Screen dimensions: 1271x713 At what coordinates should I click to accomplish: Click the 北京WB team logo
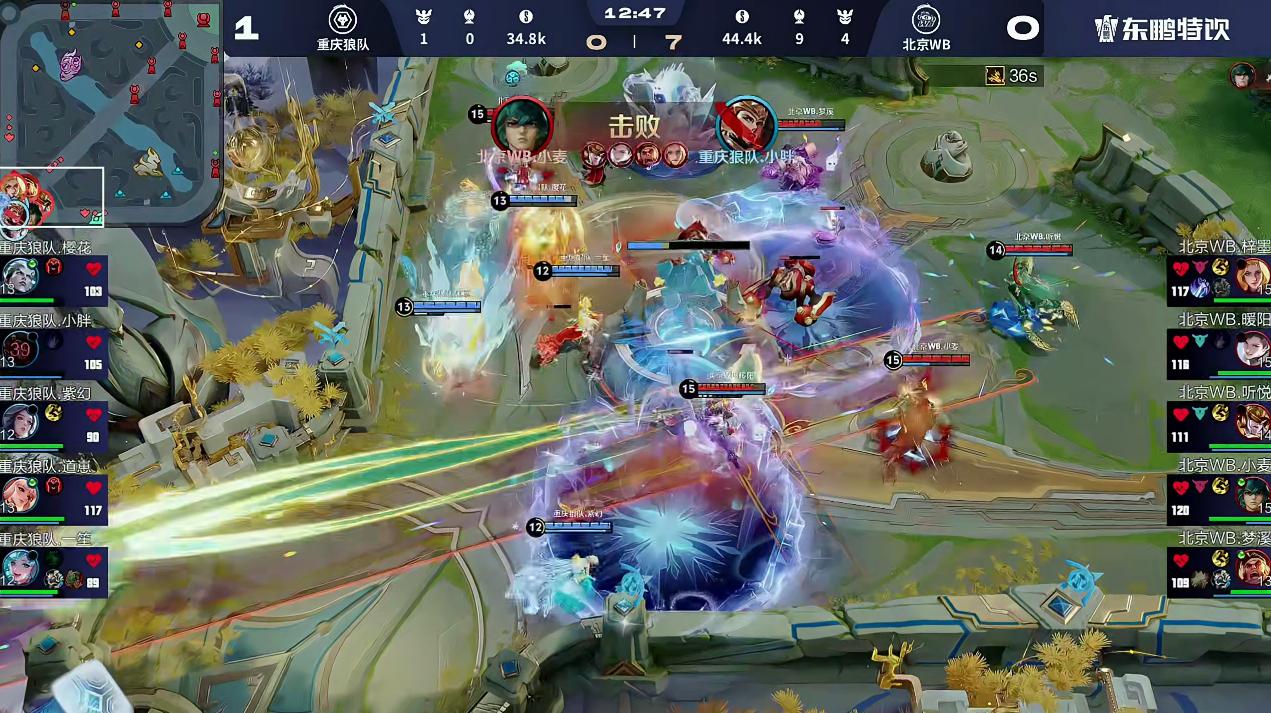tap(926, 20)
